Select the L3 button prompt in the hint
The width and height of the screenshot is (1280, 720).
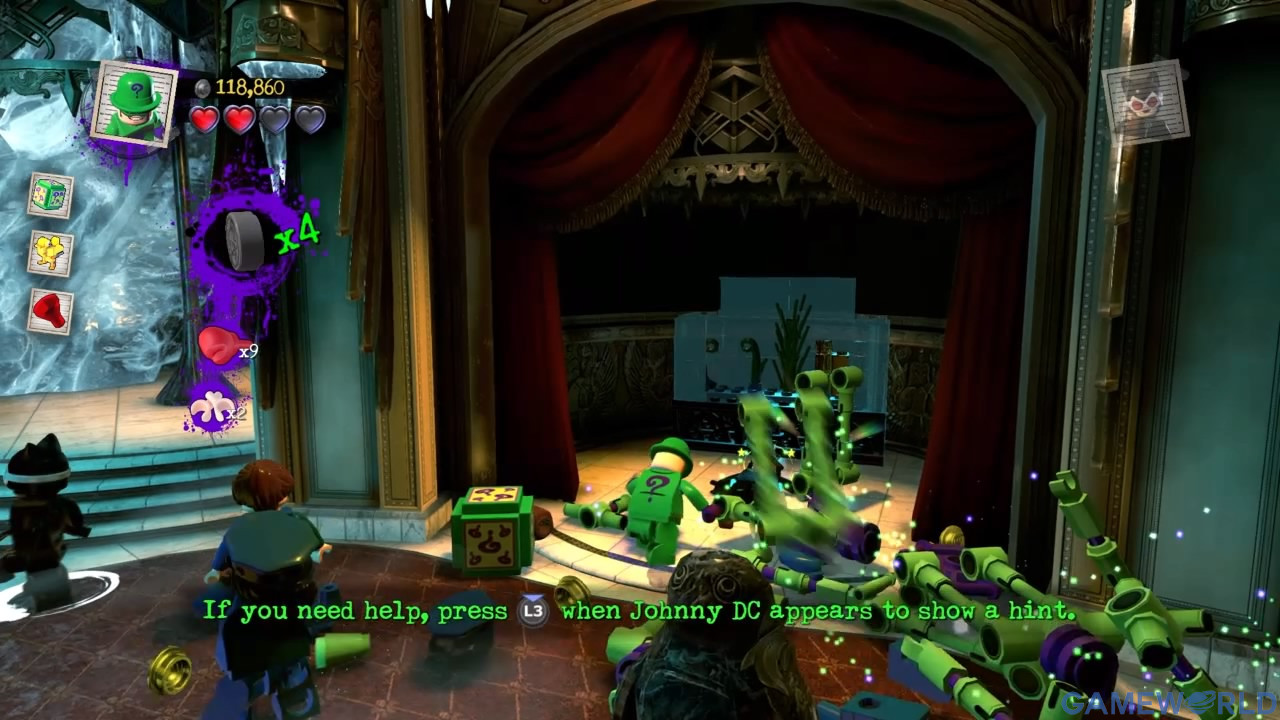pyautogui.click(x=532, y=609)
